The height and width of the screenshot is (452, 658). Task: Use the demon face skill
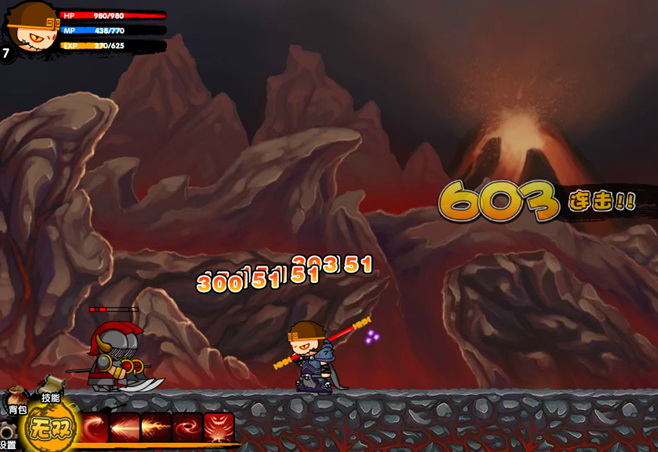(x=218, y=428)
